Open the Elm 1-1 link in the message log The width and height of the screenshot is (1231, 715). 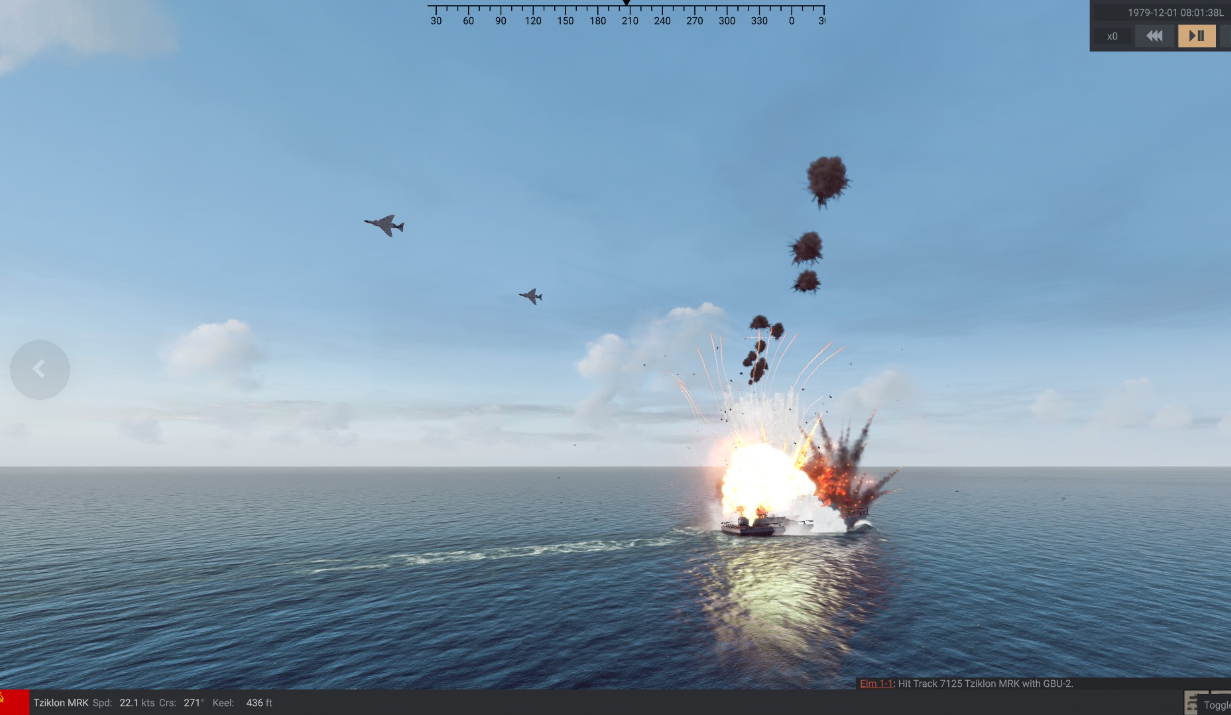875,683
